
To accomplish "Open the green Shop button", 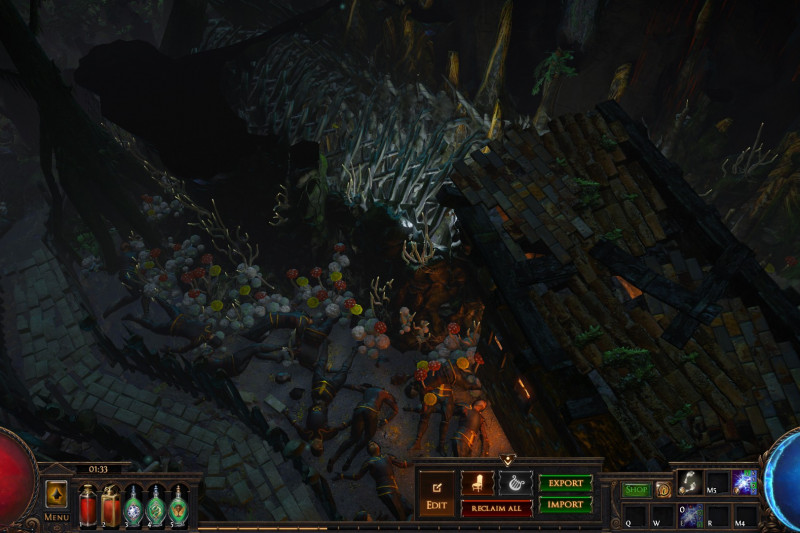I will pos(636,489).
